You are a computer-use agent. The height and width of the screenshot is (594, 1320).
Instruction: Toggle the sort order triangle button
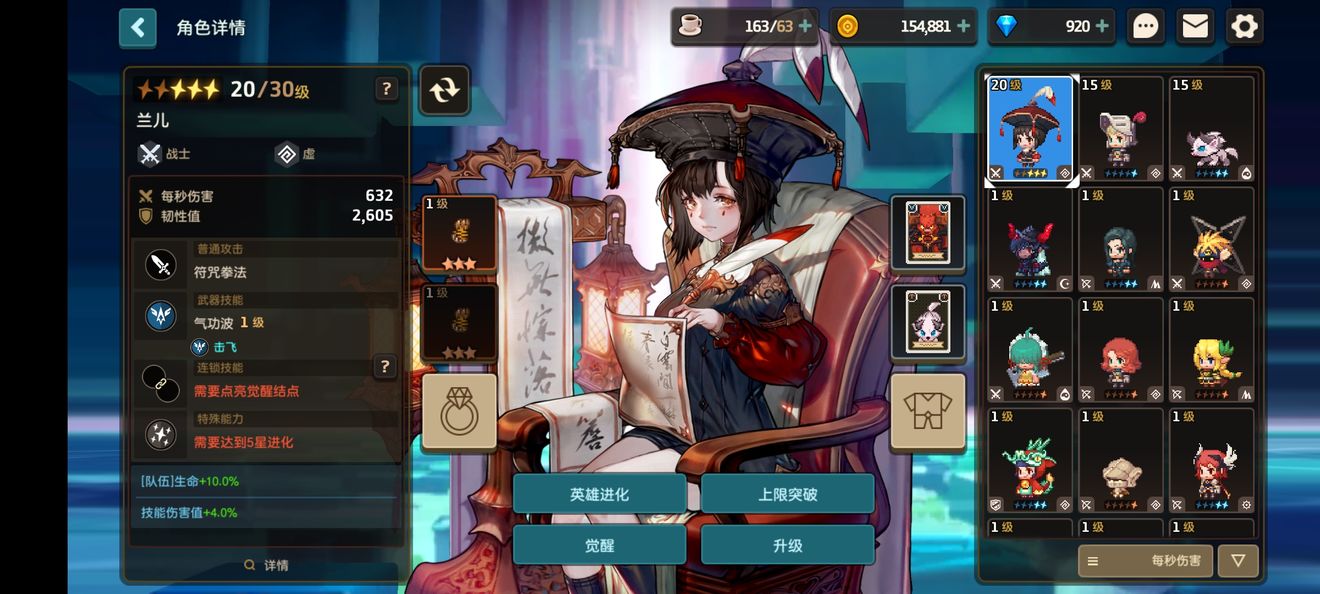(1238, 561)
